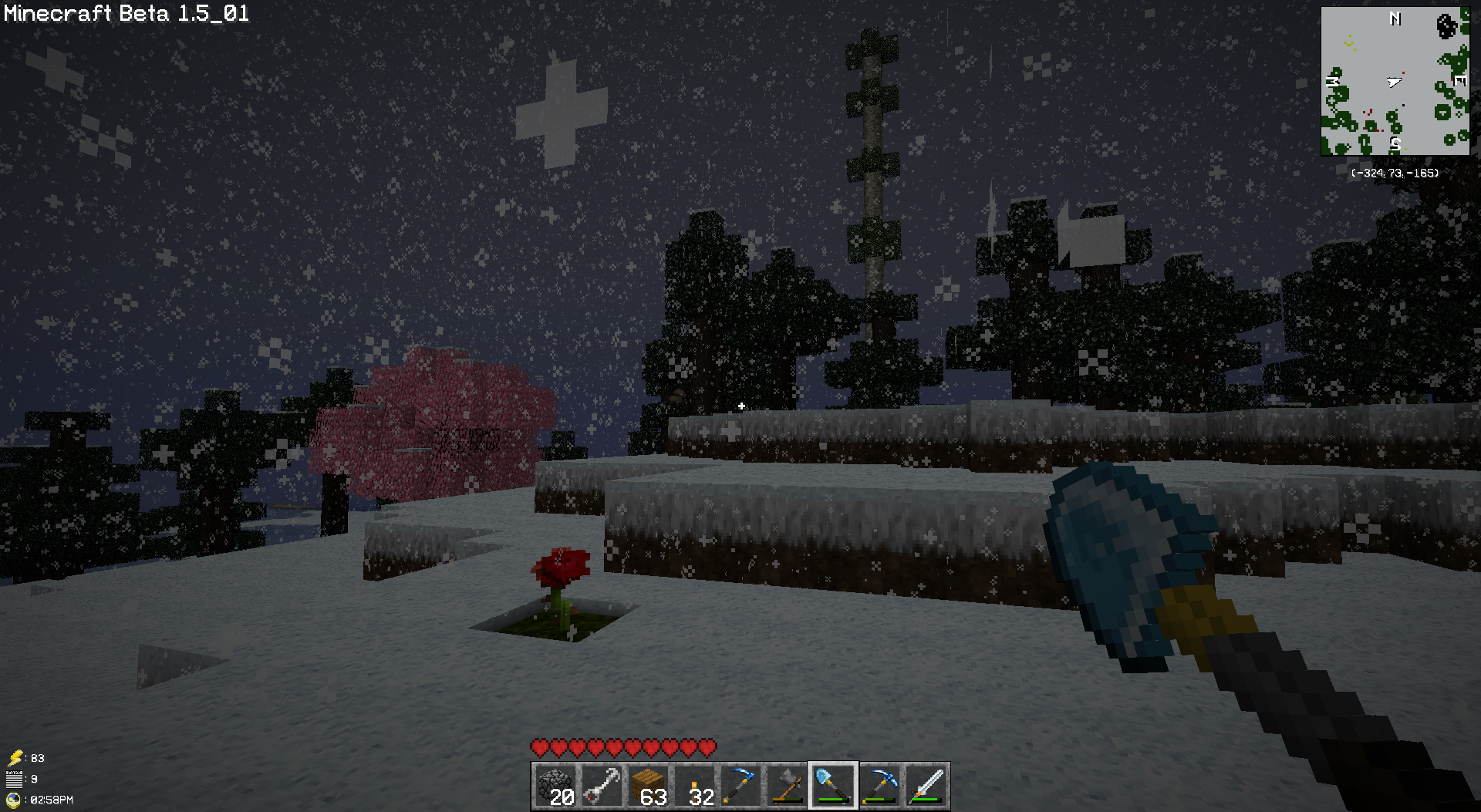Viewport: 1481px width, 812px height.
Task: Equip the stone axe
Action: pyautogui.click(x=786, y=786)
